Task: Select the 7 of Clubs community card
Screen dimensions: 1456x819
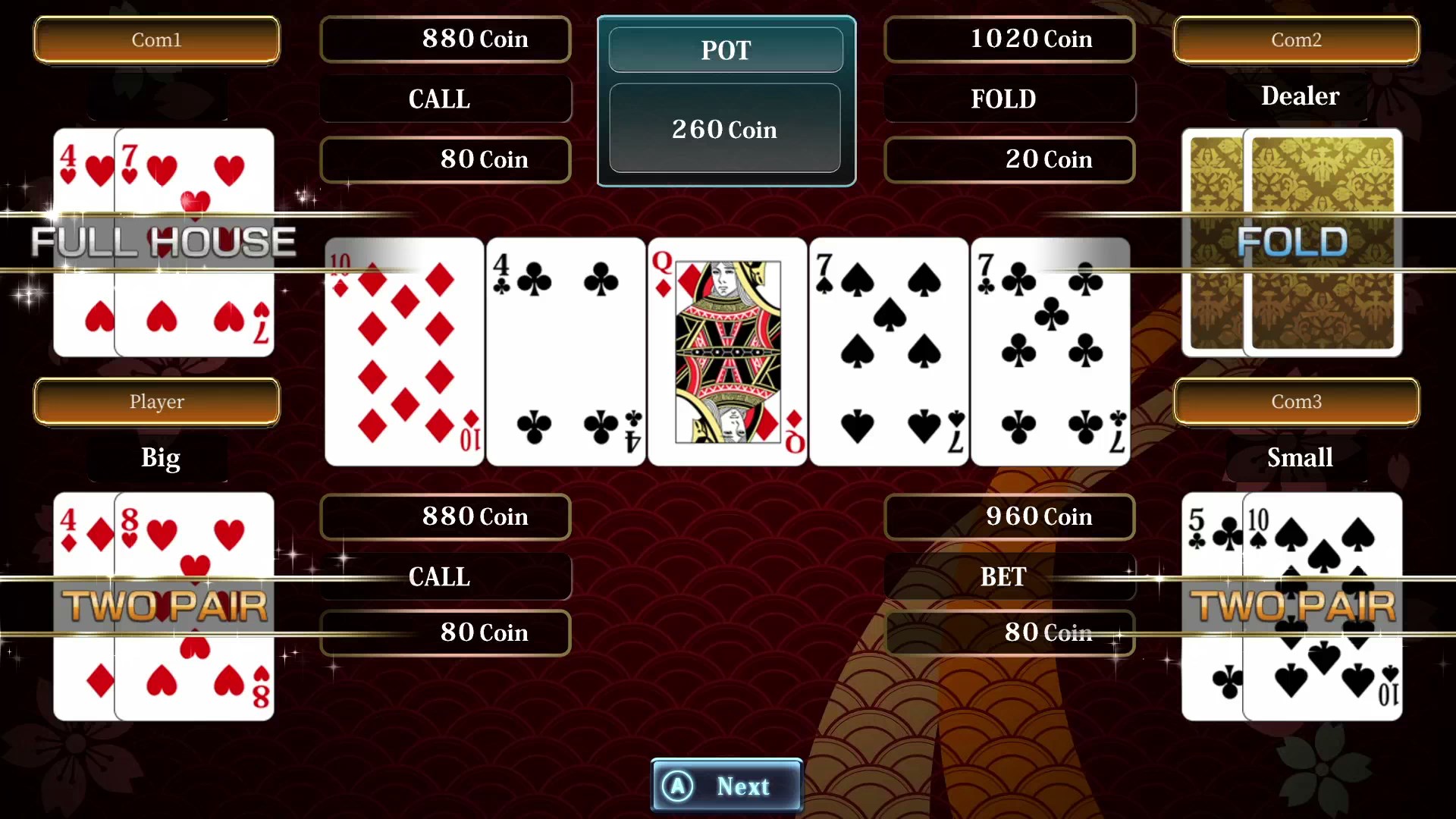Action: pos(1050,351)
